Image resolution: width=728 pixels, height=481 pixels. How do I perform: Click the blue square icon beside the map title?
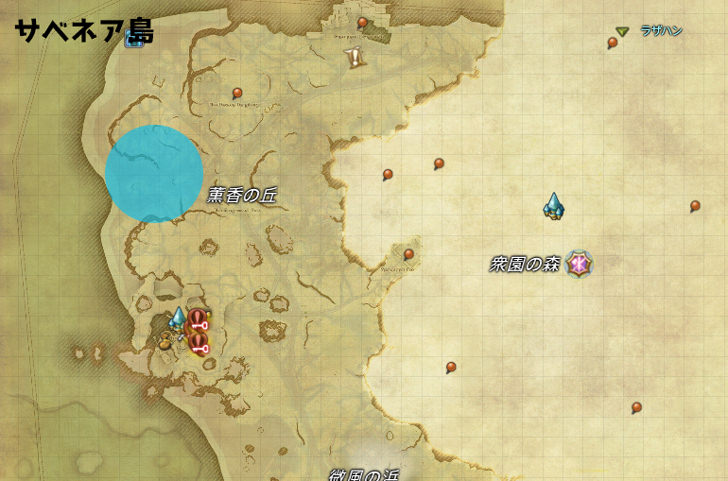133,40
